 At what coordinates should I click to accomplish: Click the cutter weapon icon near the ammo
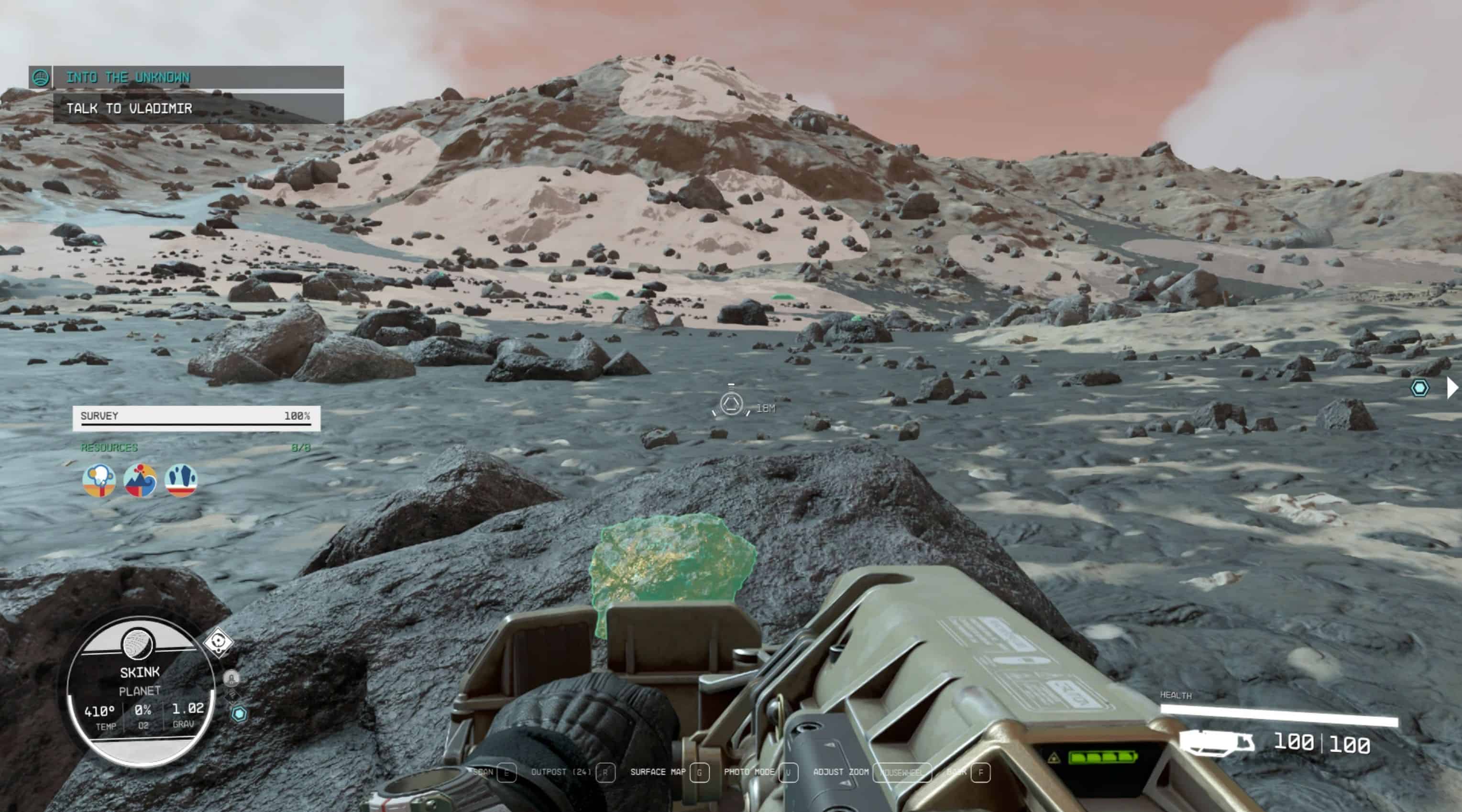1216,743
